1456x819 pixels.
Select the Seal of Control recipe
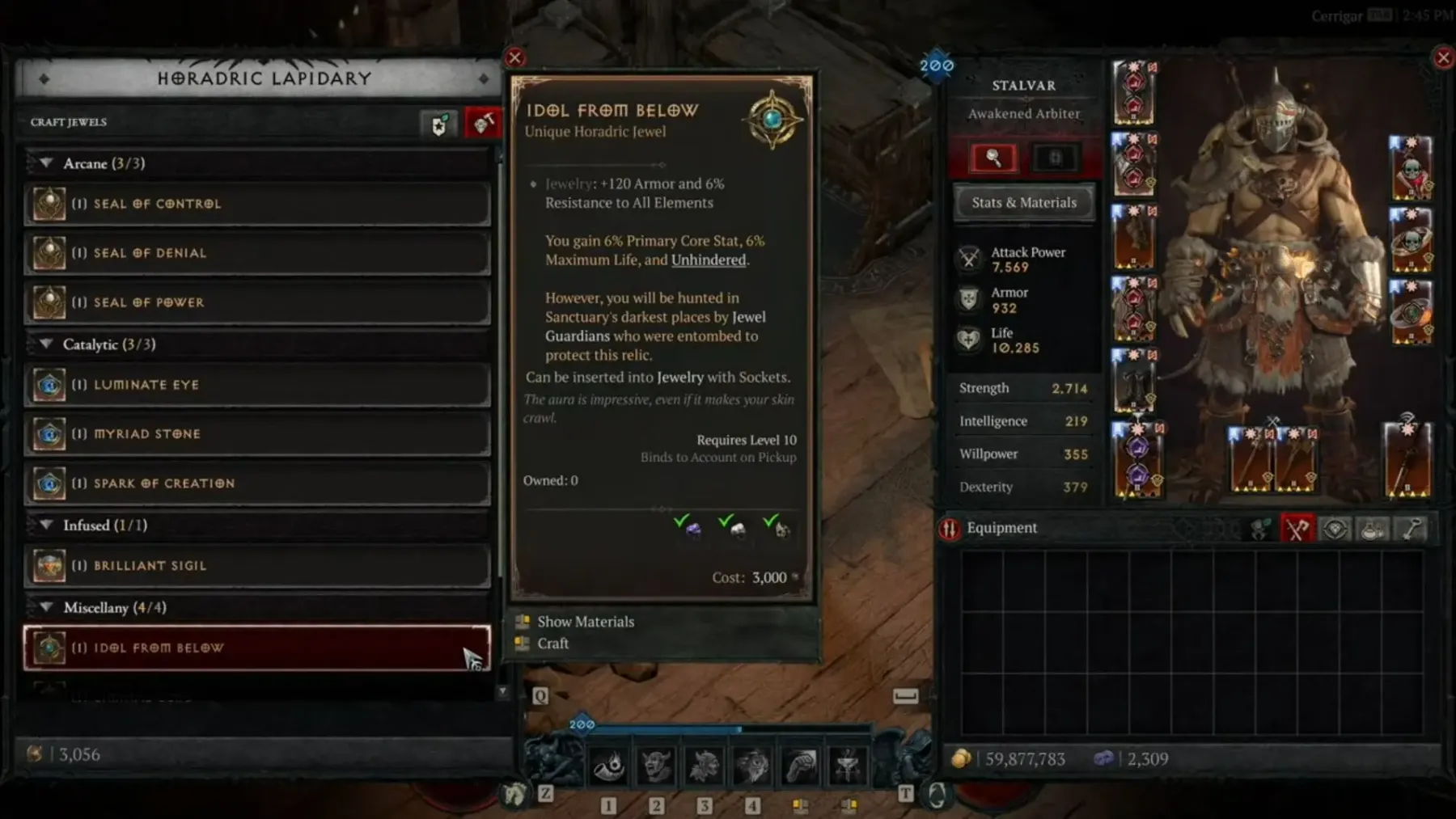point(257,204)
